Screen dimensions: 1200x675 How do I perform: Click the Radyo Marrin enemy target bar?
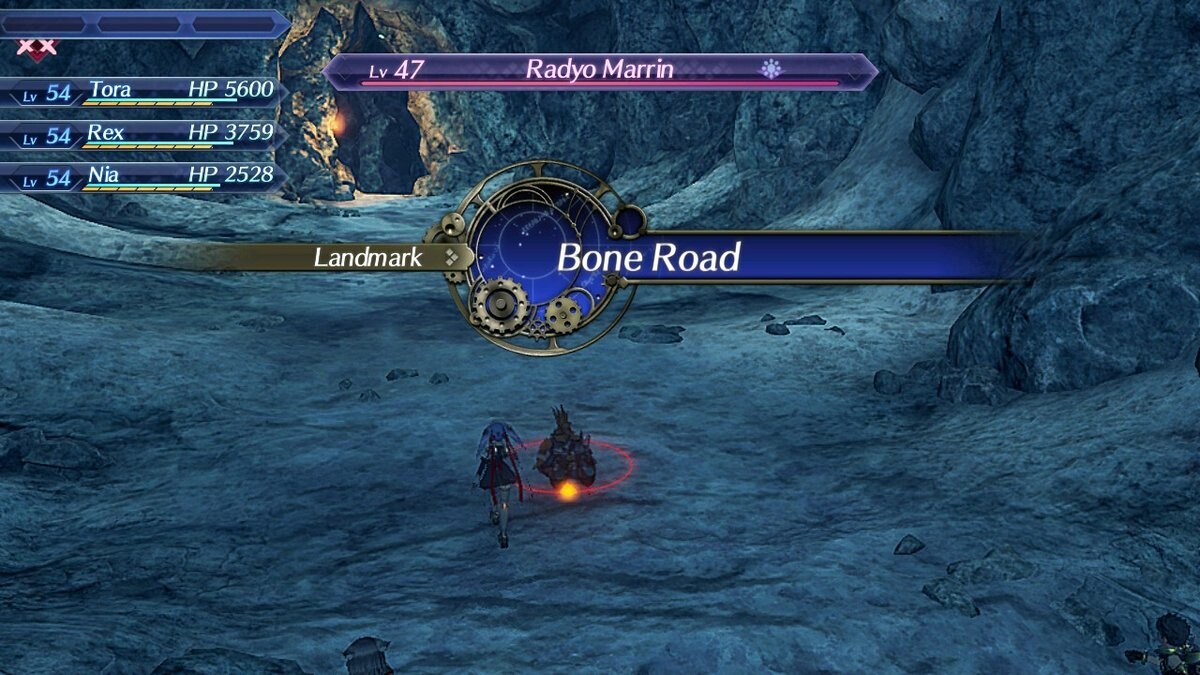click(600, 71)
